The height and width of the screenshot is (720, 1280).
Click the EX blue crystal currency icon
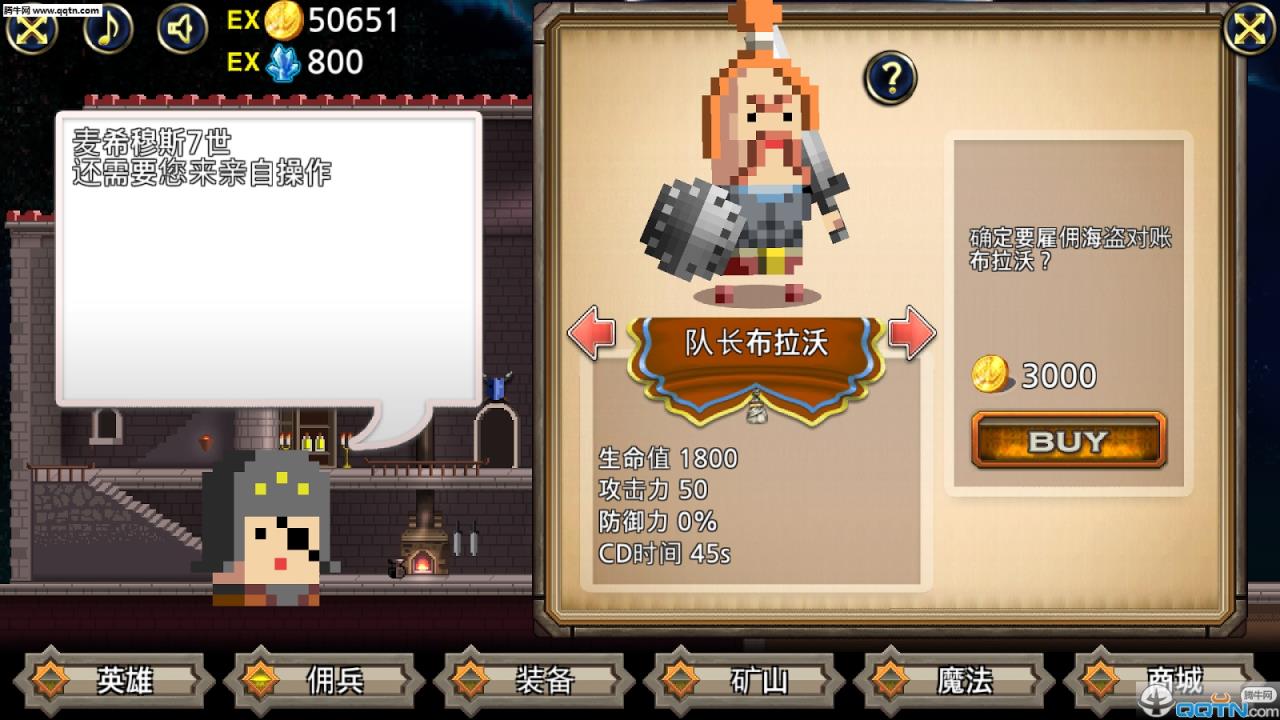pyautogui.click(x=283, y=62)
